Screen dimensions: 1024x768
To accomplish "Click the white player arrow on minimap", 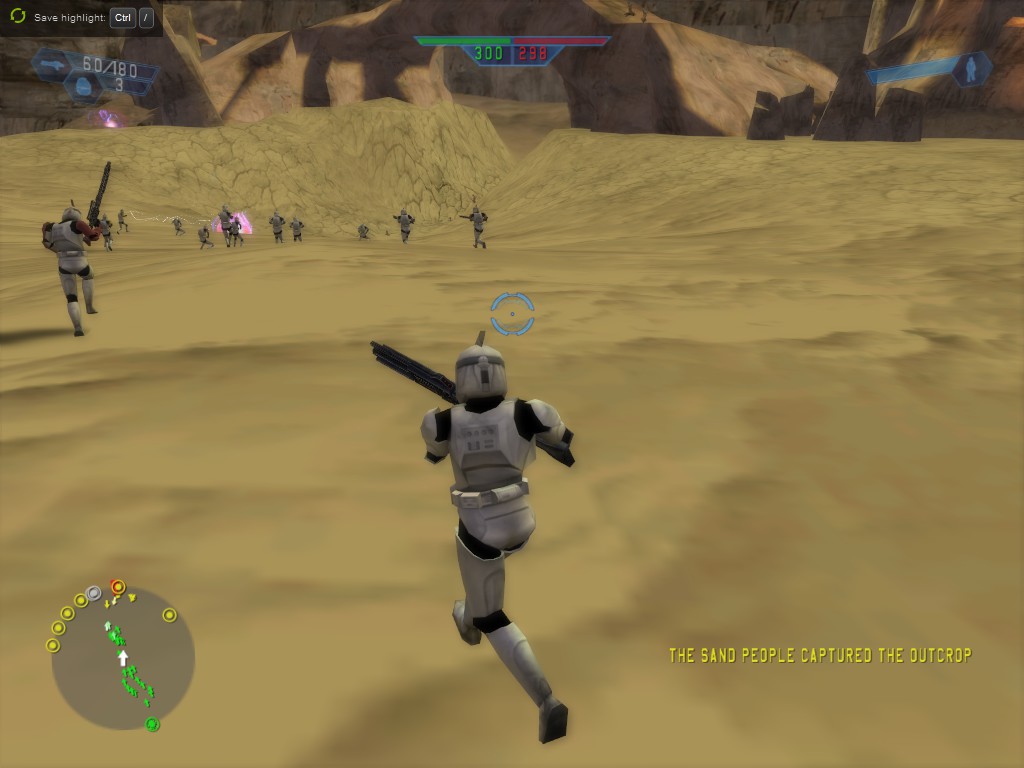I will coord(123,657).
